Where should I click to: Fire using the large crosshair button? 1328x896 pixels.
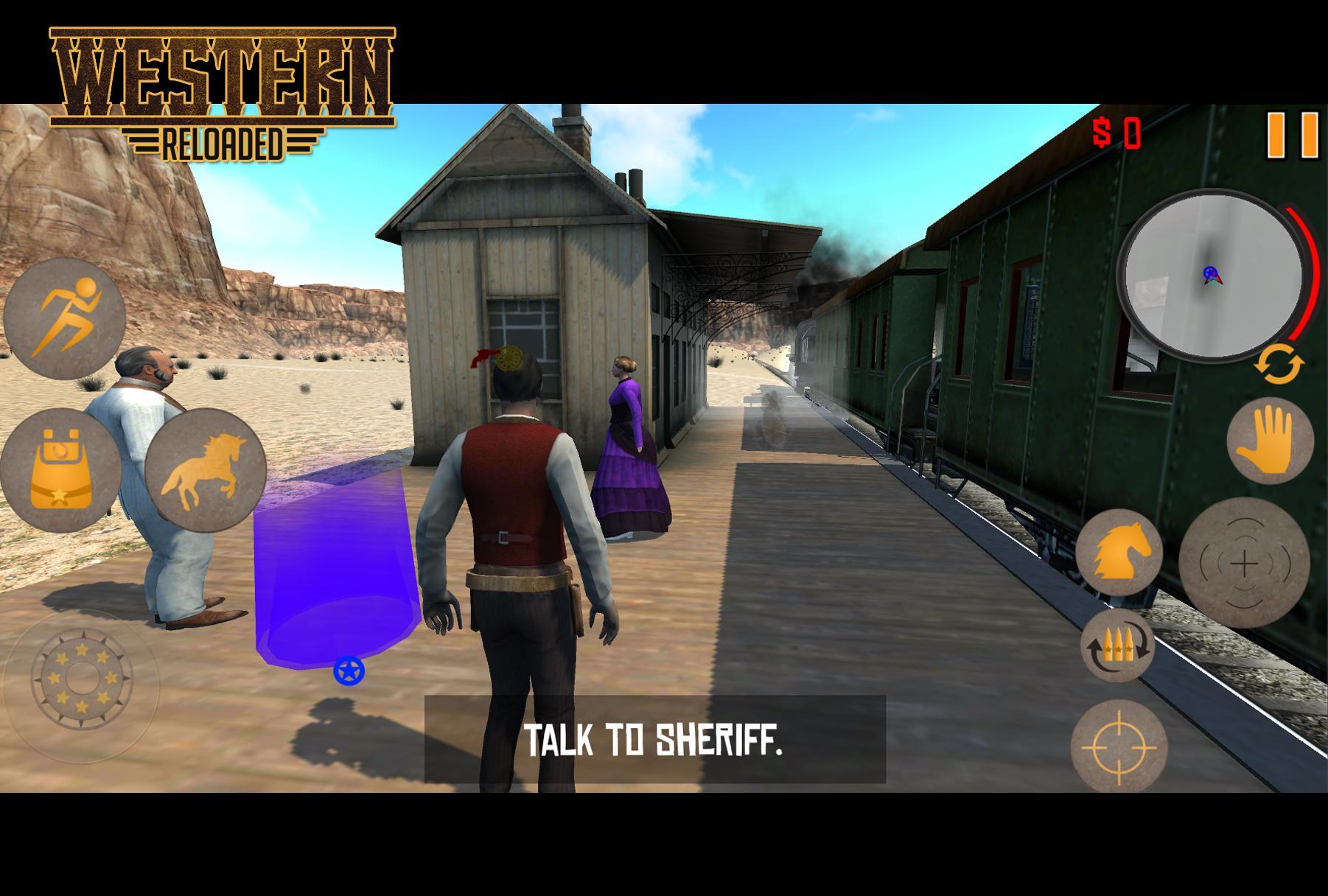point(1244,564)
